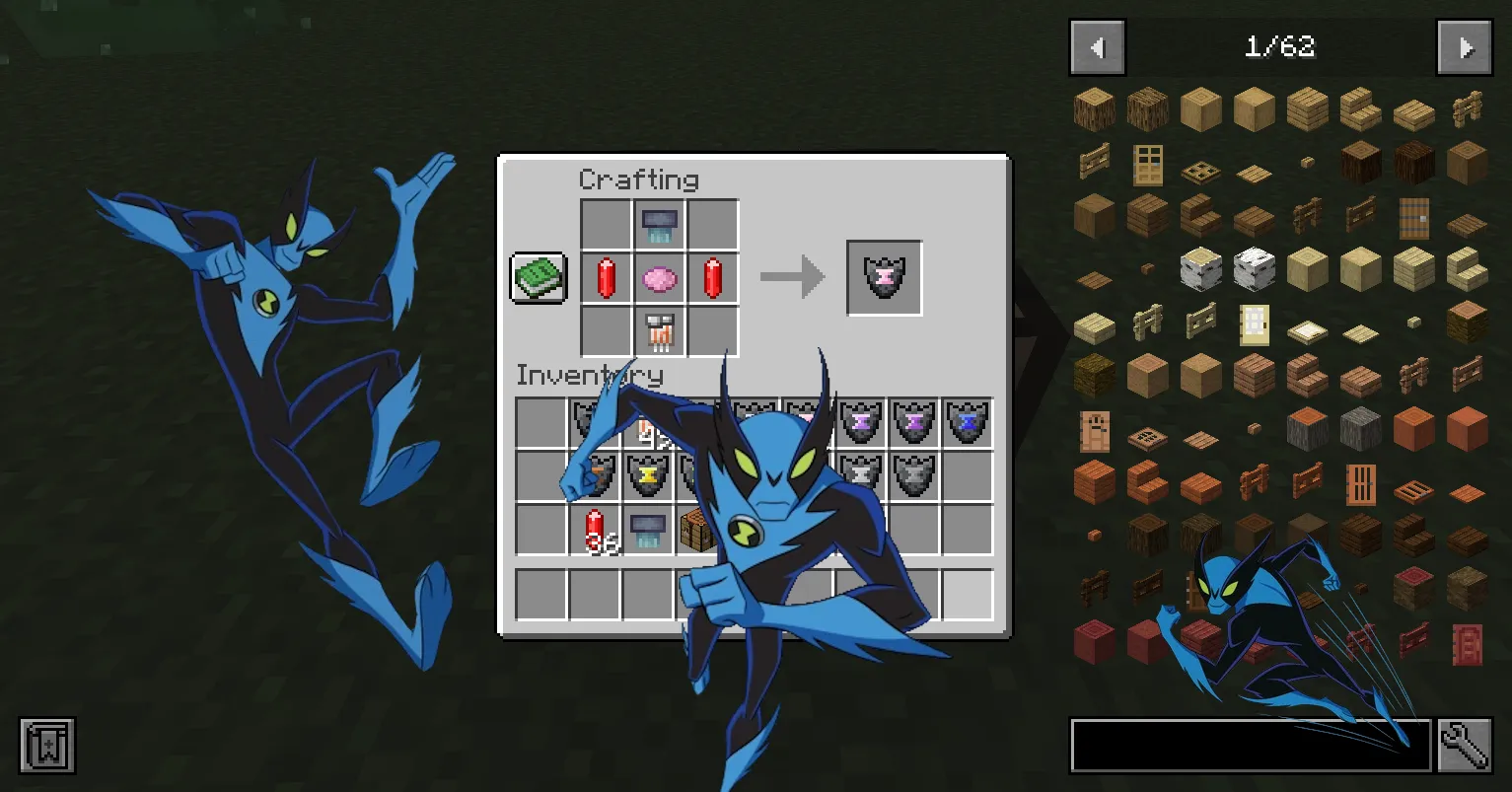Click the page counter reading 1/62

click(1280, 46)
